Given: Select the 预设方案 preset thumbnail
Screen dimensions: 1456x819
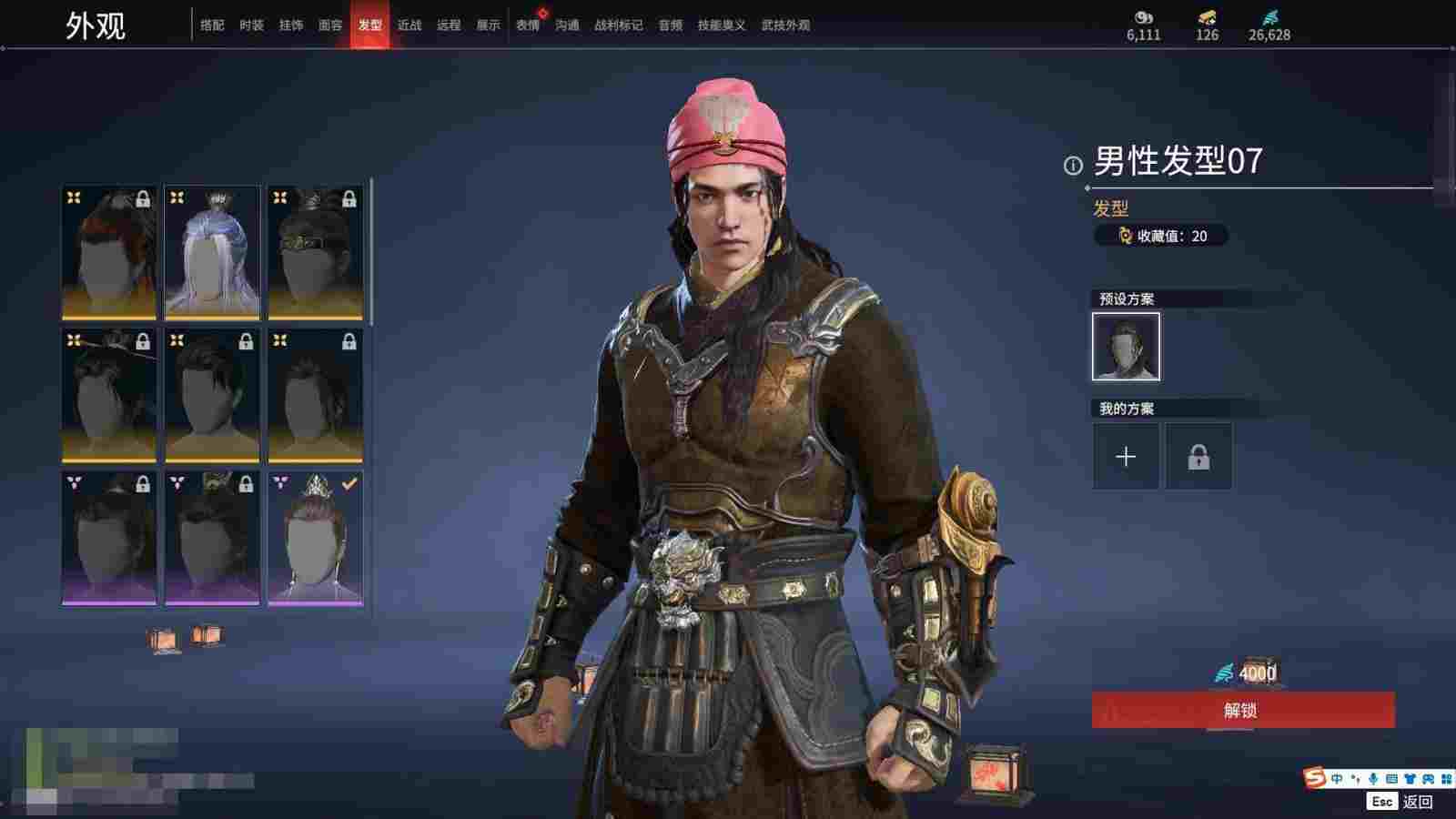Looking at the screenshot, I should (1126, 347).
